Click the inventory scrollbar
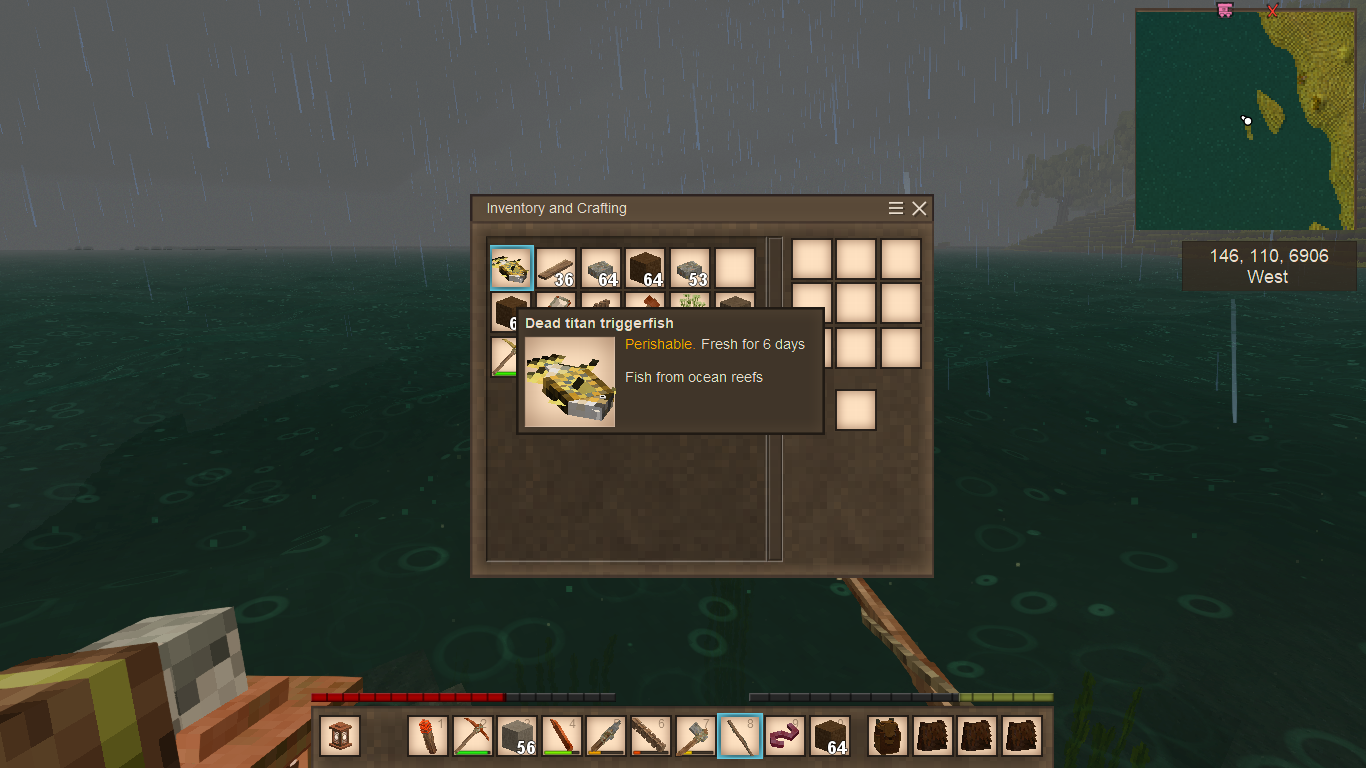The image size is (1366, 768). point(774,398)
